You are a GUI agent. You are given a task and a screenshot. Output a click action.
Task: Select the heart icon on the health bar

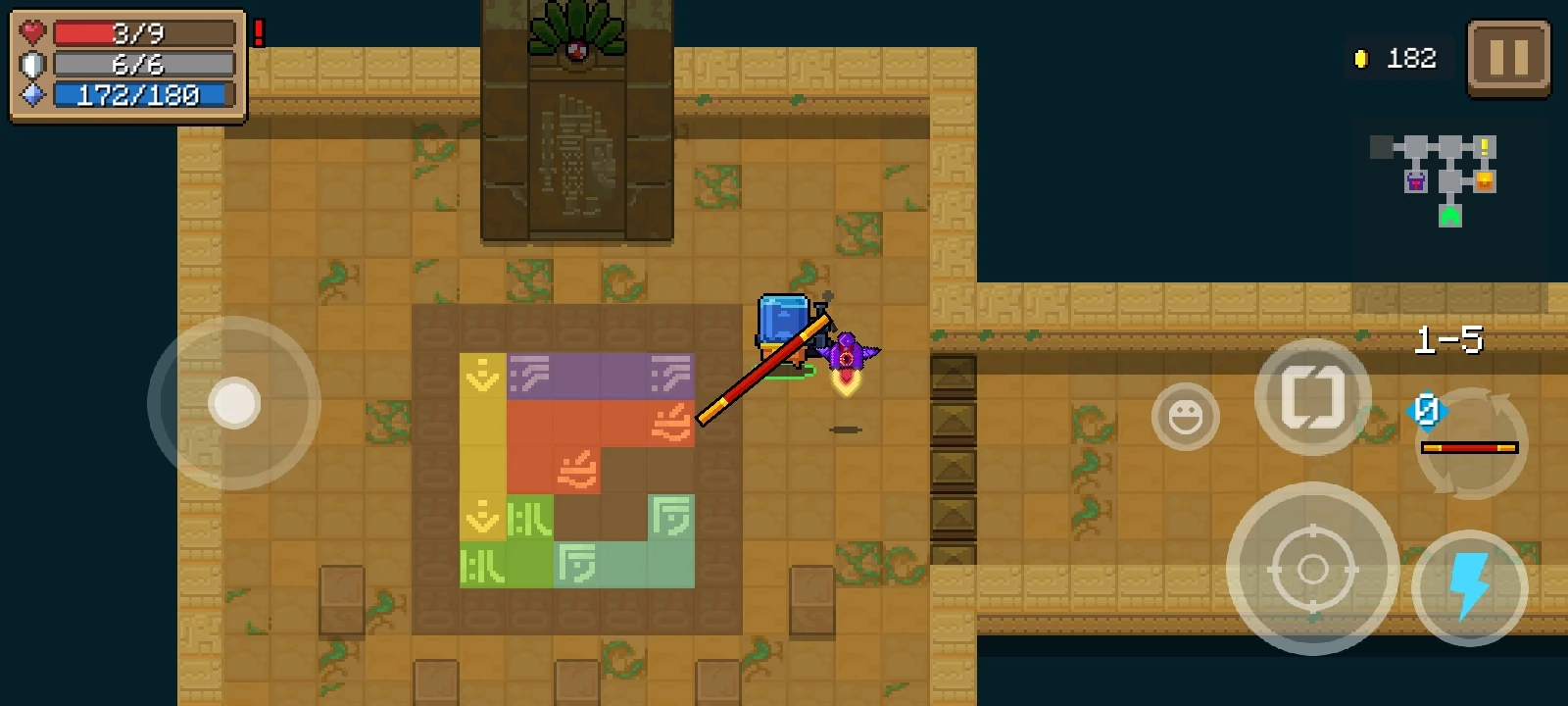pyautogui.click(x=30, y=31)
